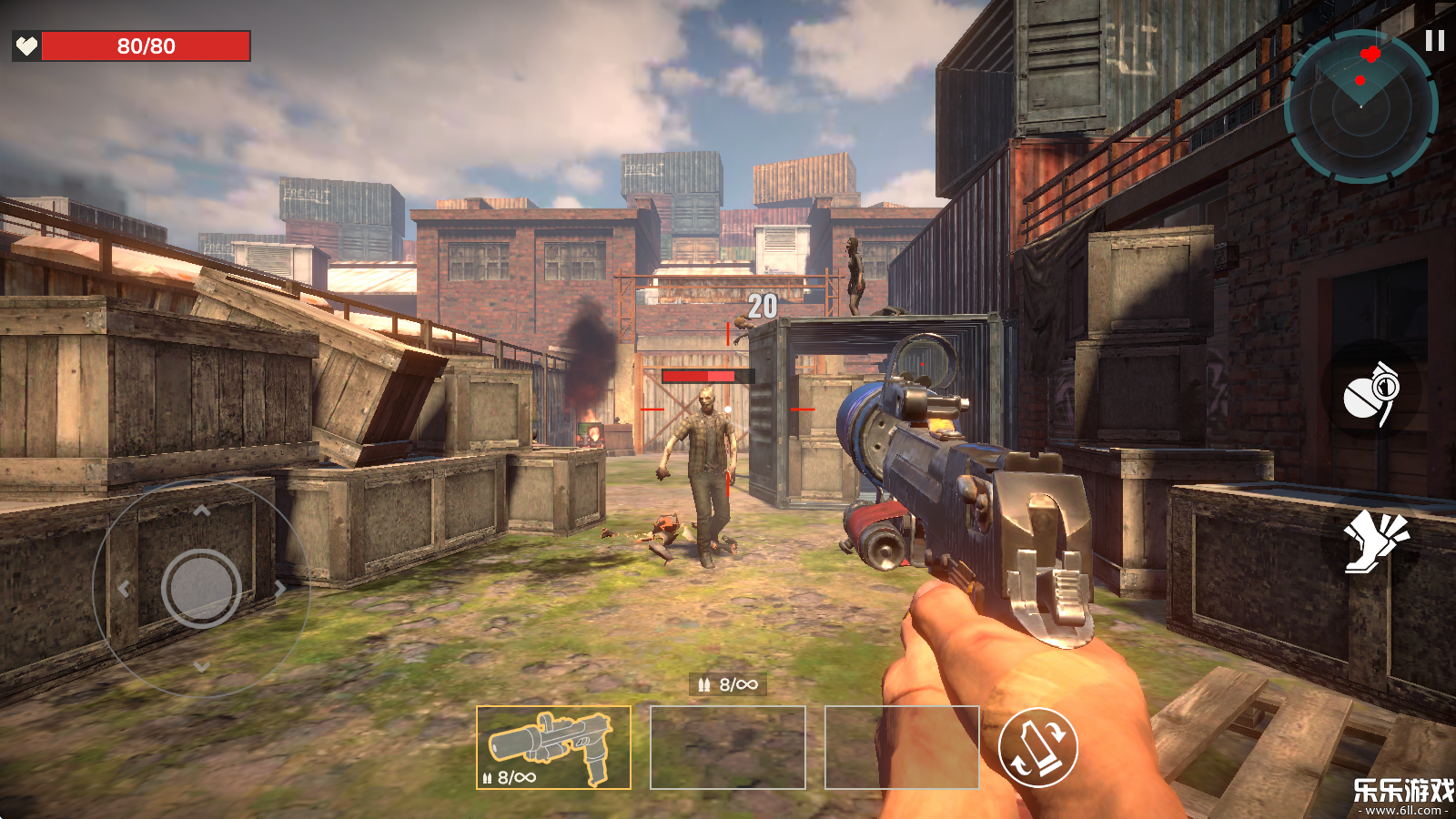Use the melee kick attack button
Image resolution: width=1456 pixels, height=819 pixels.
(x=1375, y=541)
